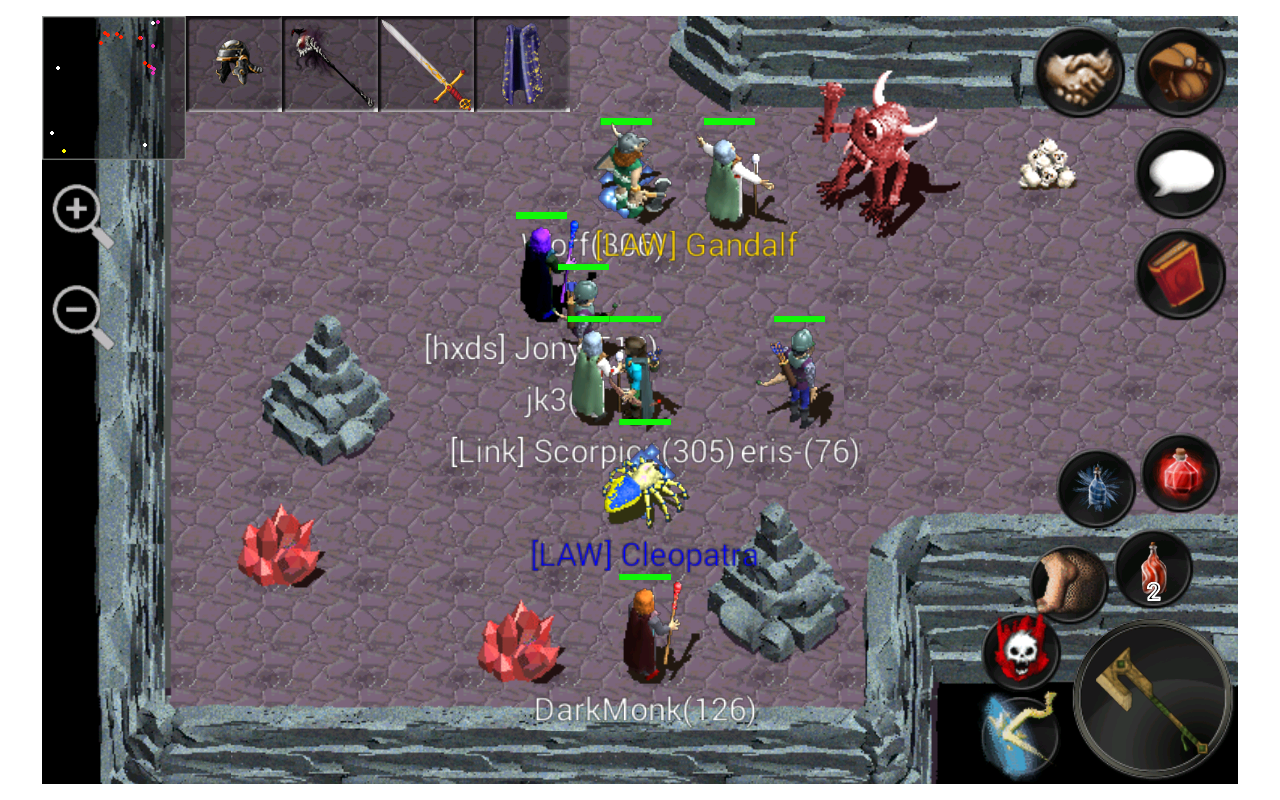The width and height of the screenshot is (1280, 800).
Task: Click the player named Gandalf
Action: point(727,175)
